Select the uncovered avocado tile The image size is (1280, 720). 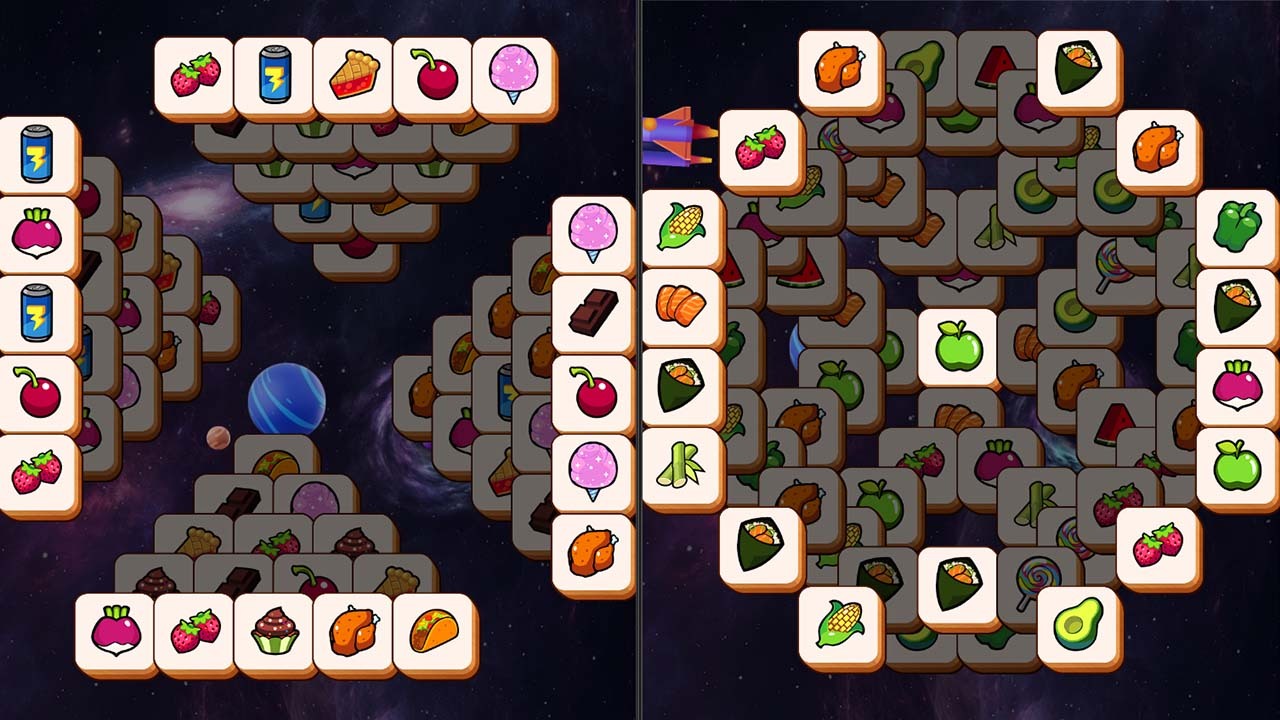pos(1078,624)
